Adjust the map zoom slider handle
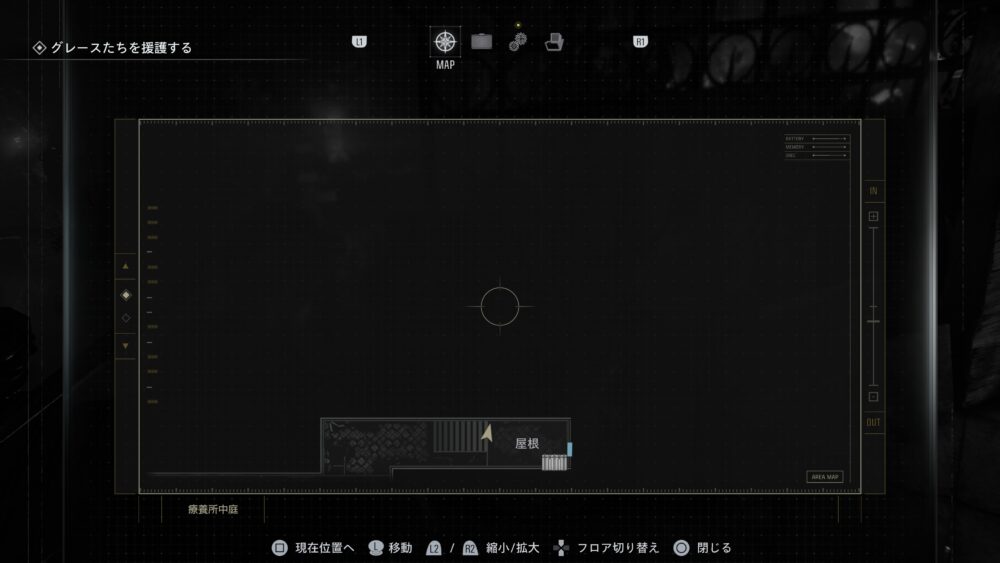 [x=874, y=322]
